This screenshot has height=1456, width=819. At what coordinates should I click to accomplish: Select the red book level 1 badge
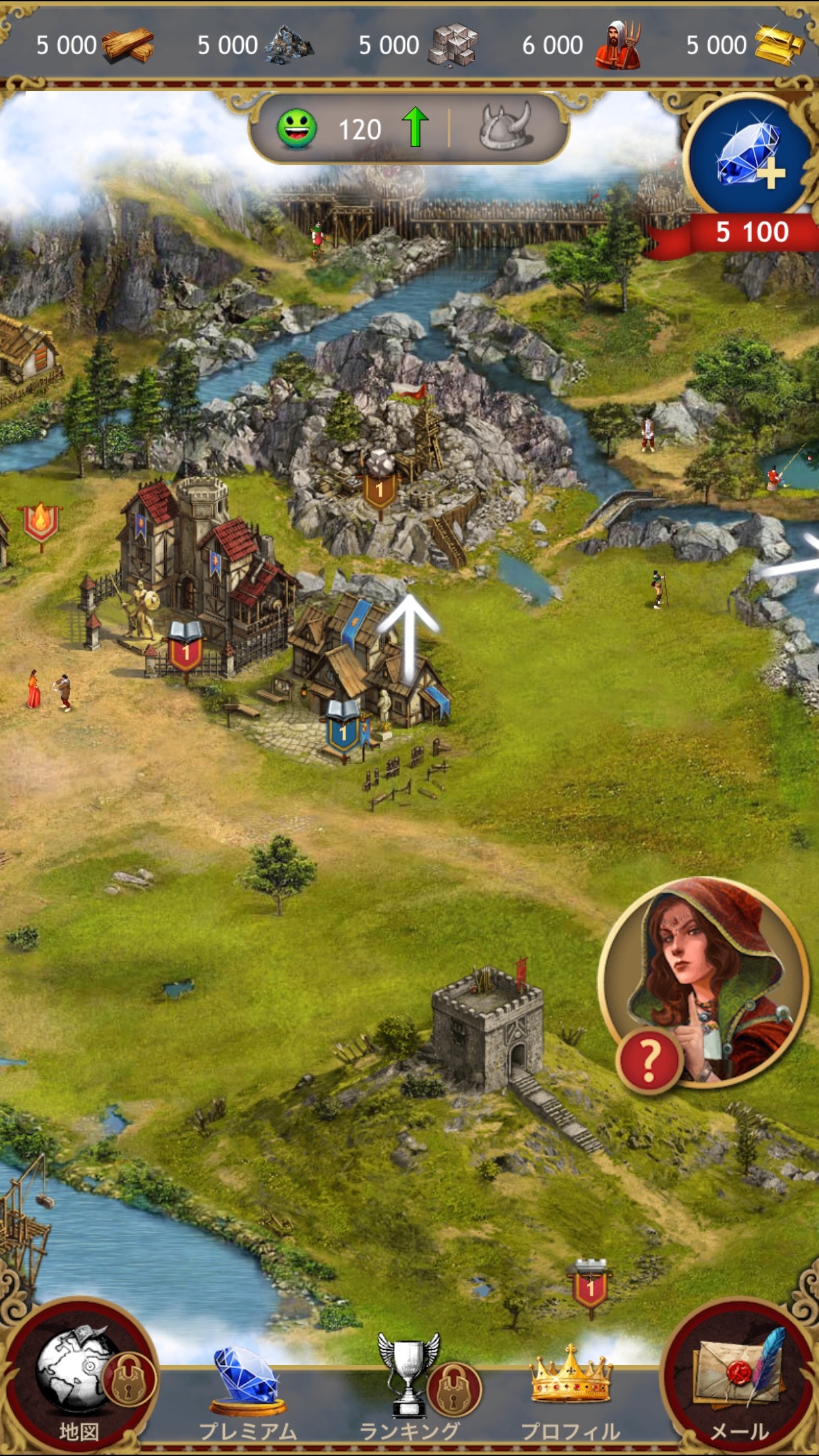(x=186, y=650)
